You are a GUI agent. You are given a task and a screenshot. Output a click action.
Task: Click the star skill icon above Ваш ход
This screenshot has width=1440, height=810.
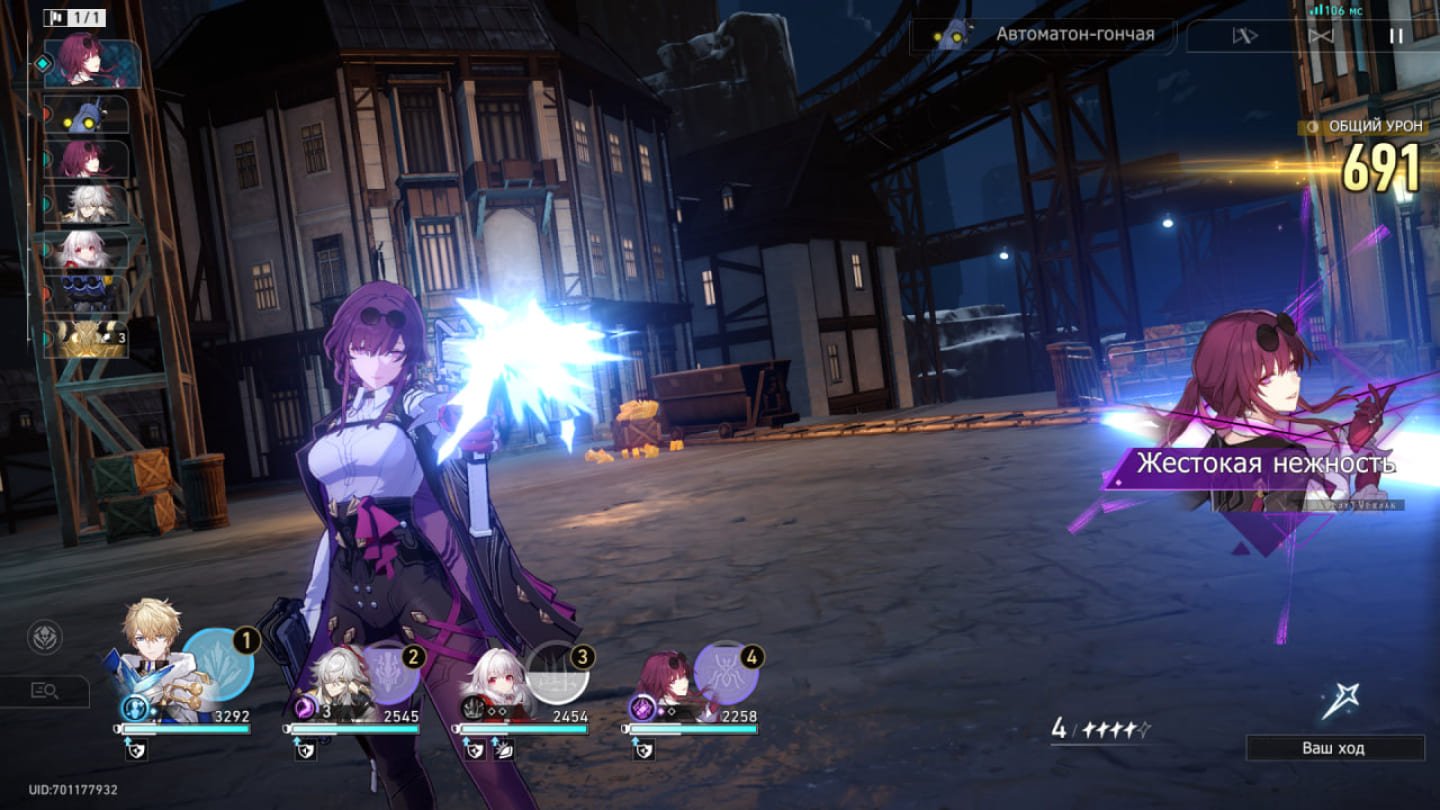pyautogui.click(x=1340, y=702)
